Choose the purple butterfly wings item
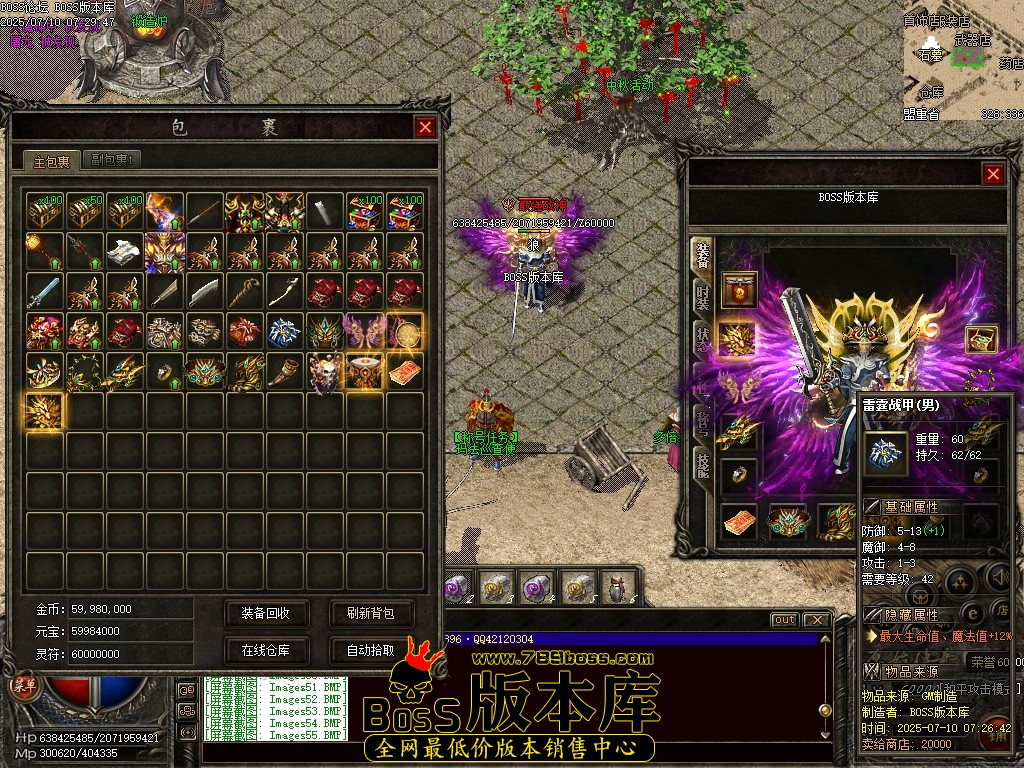Viewport: 1024px width, 768px height. coord(365,330)
